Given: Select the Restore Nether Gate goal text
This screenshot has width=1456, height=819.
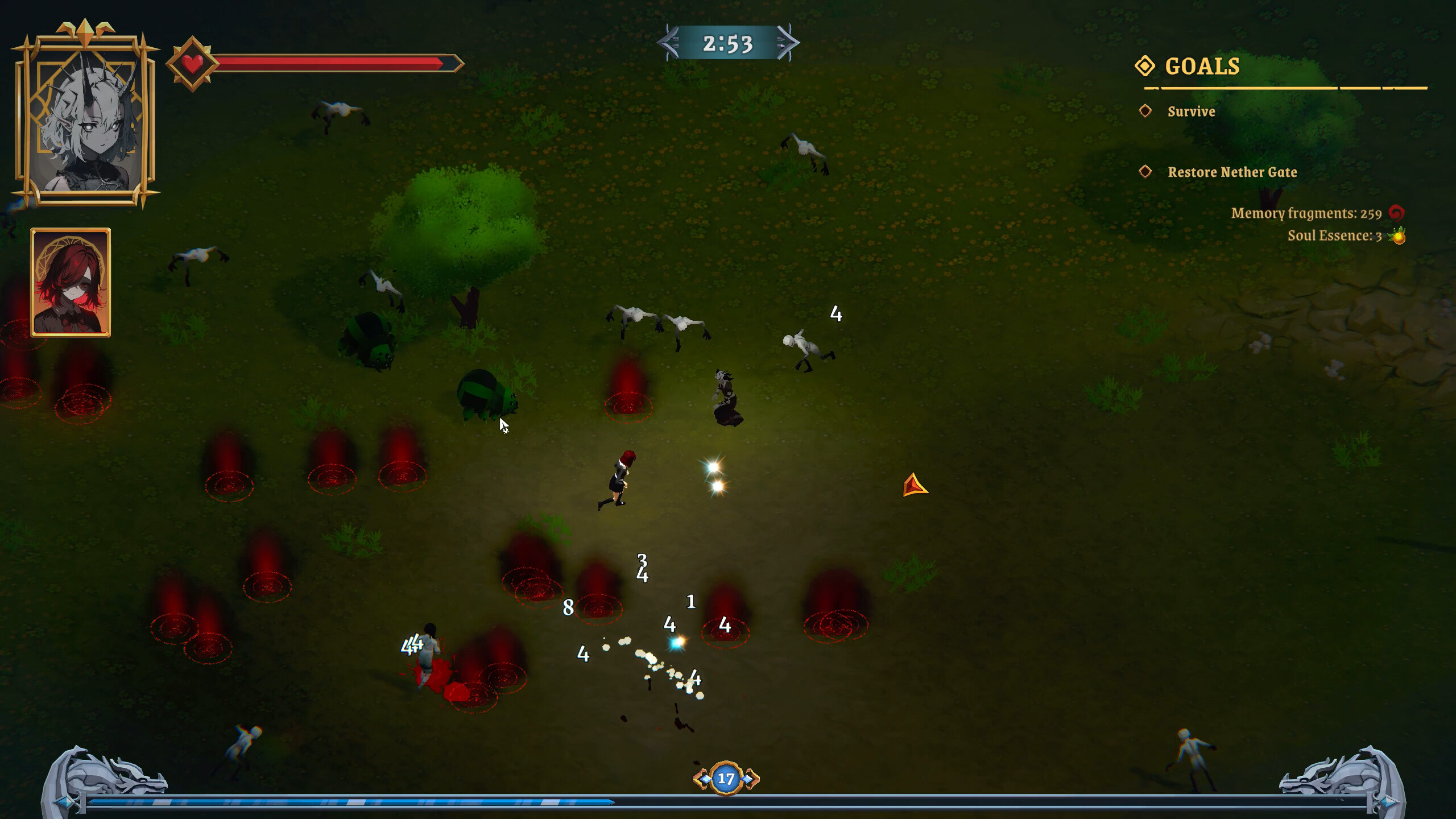Looking at the screenshot, I should click(1232, 173).
